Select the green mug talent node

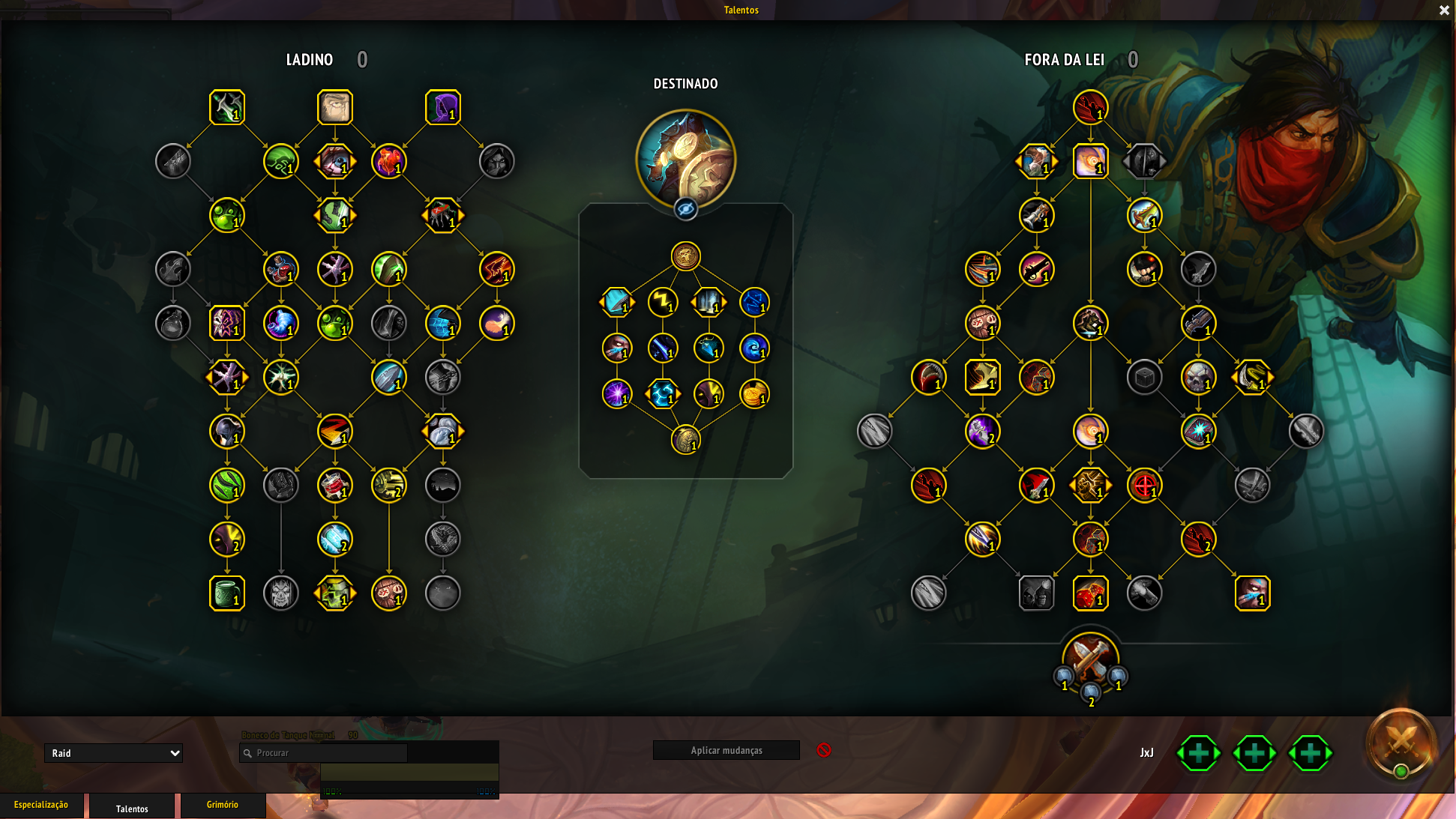227,593
